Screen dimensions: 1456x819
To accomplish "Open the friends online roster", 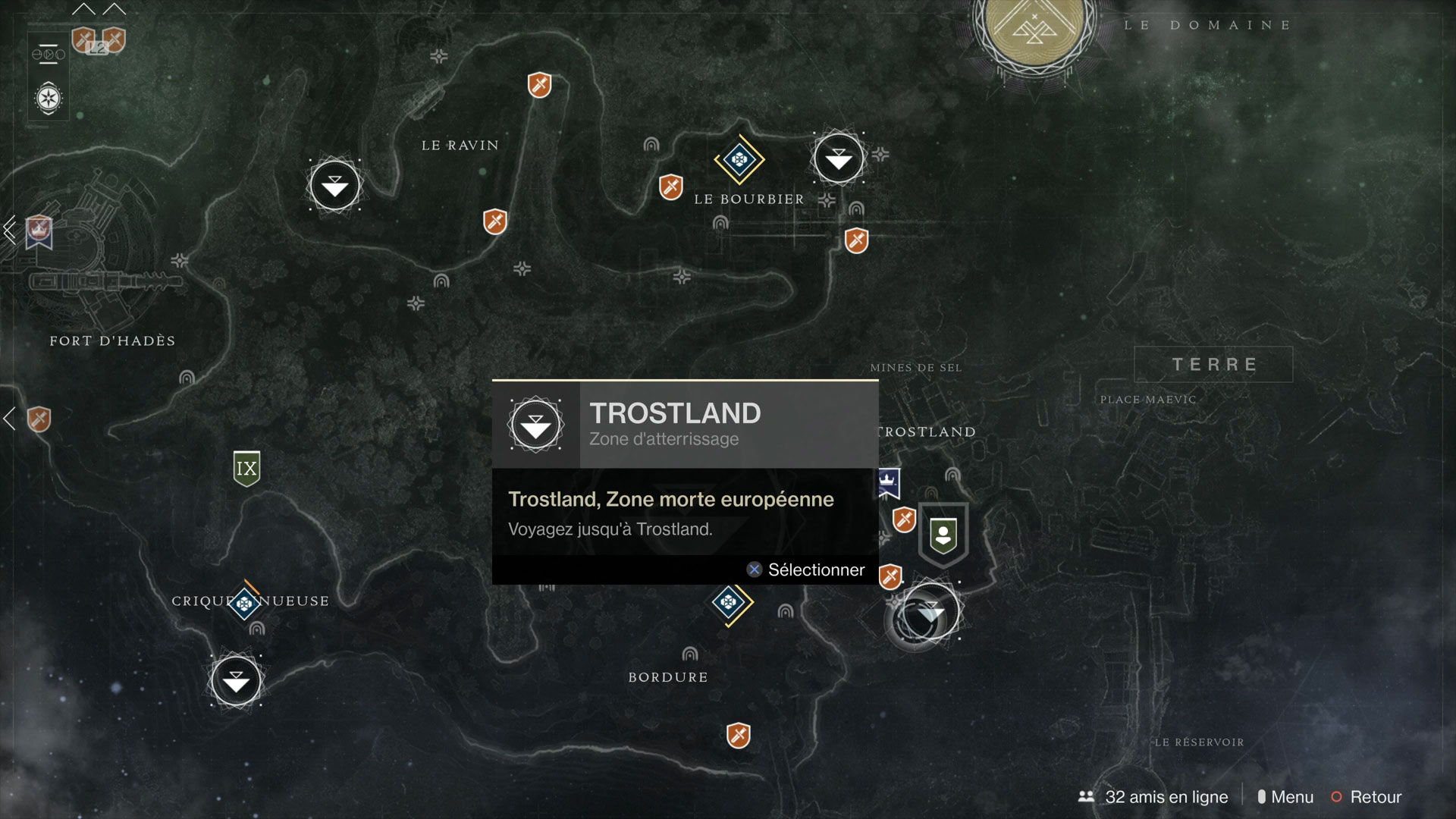I will 1153,797.
